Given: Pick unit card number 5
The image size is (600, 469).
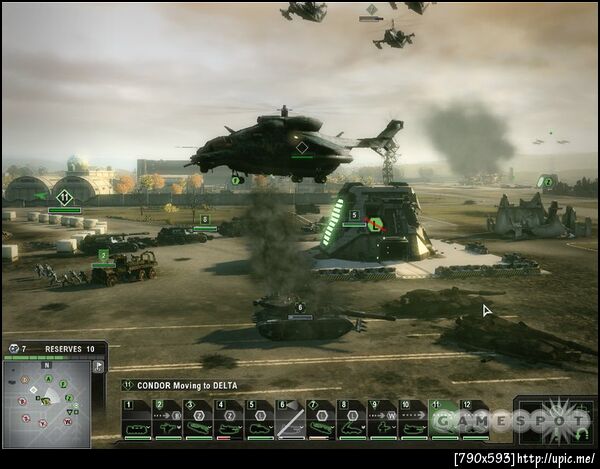Looking at the screenshot, I should pos(260,420).
